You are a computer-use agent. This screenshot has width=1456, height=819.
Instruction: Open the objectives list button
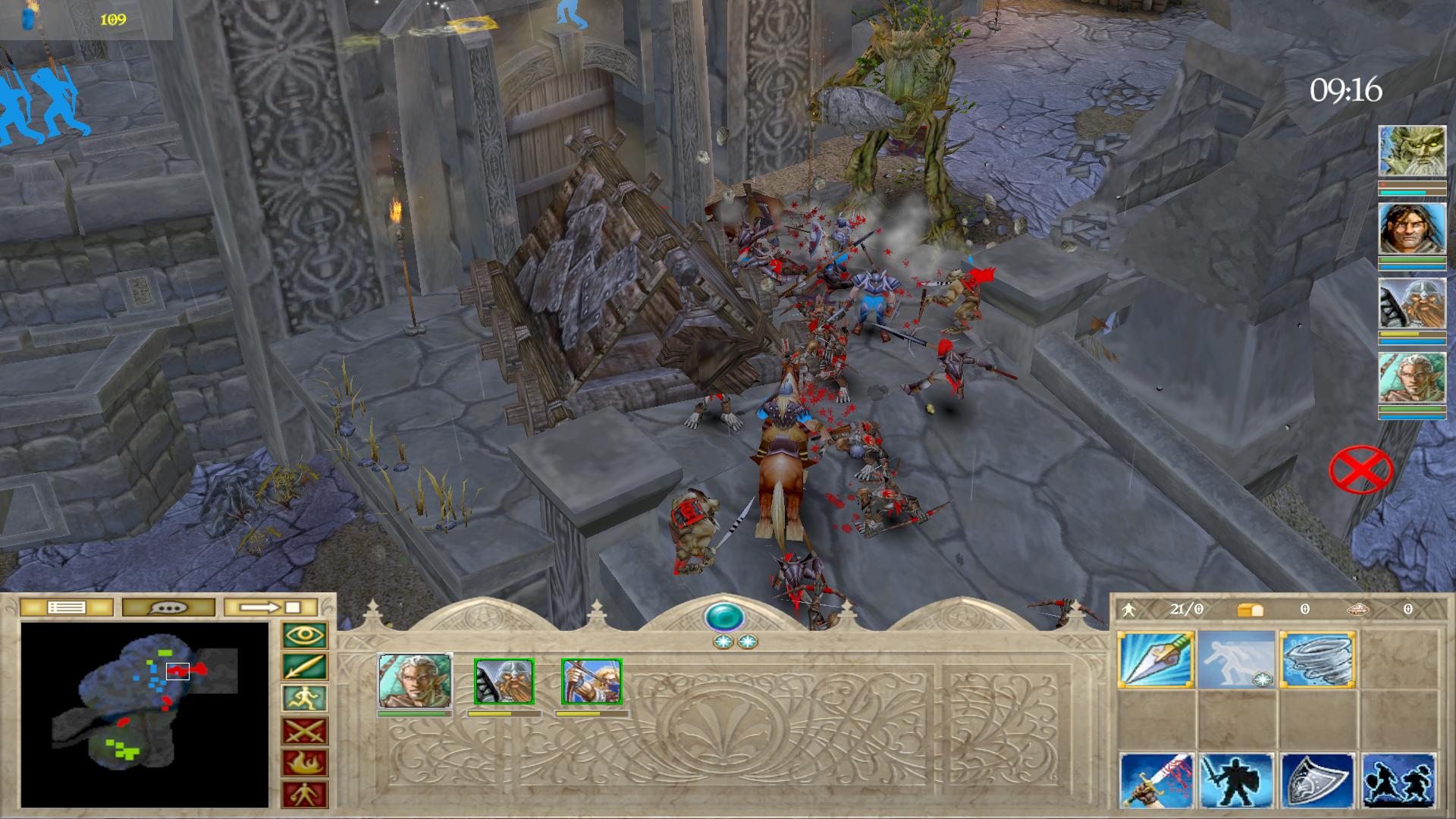(x=67, y=607)
